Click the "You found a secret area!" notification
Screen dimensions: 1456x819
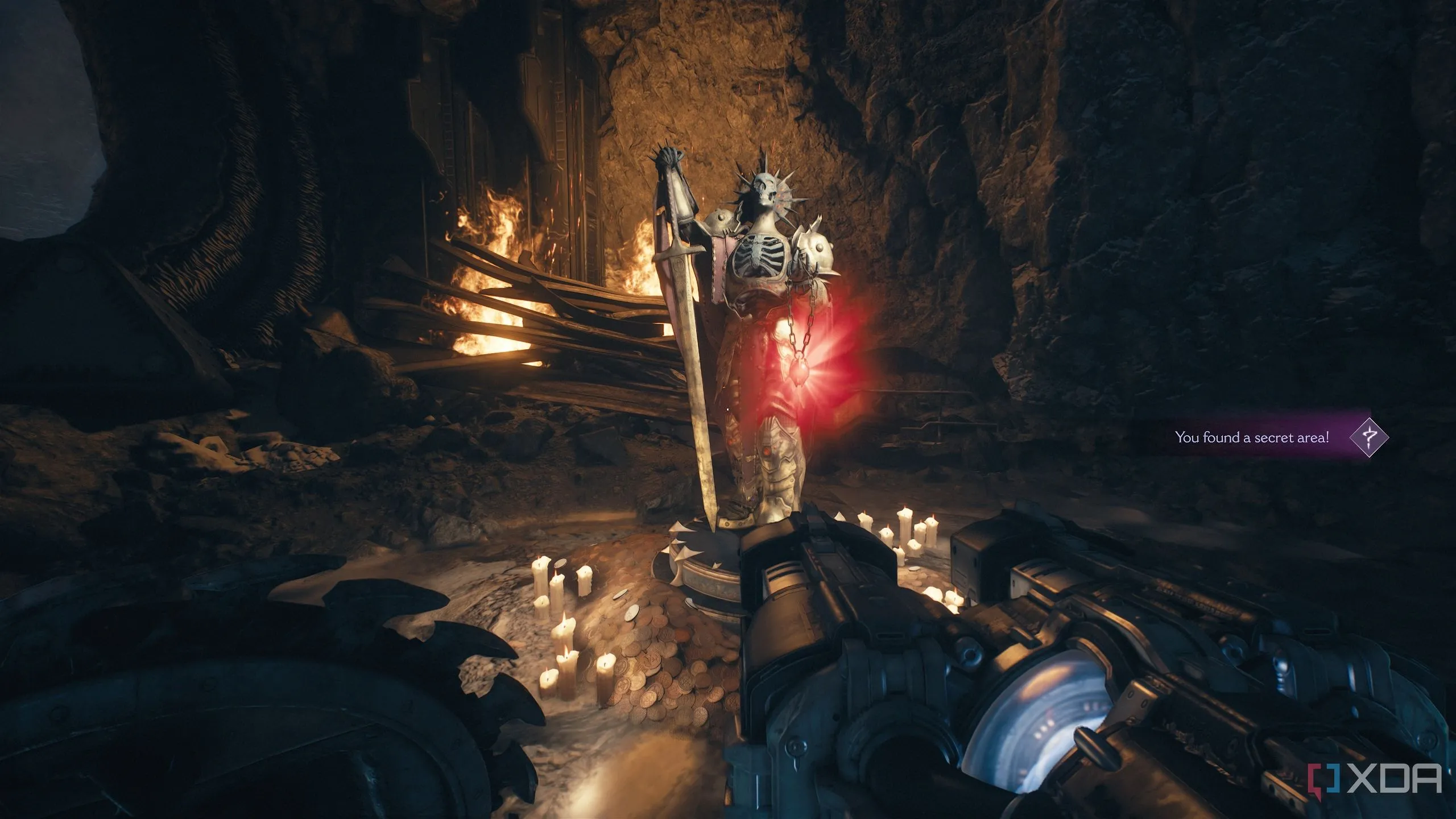pos(1251,437)
